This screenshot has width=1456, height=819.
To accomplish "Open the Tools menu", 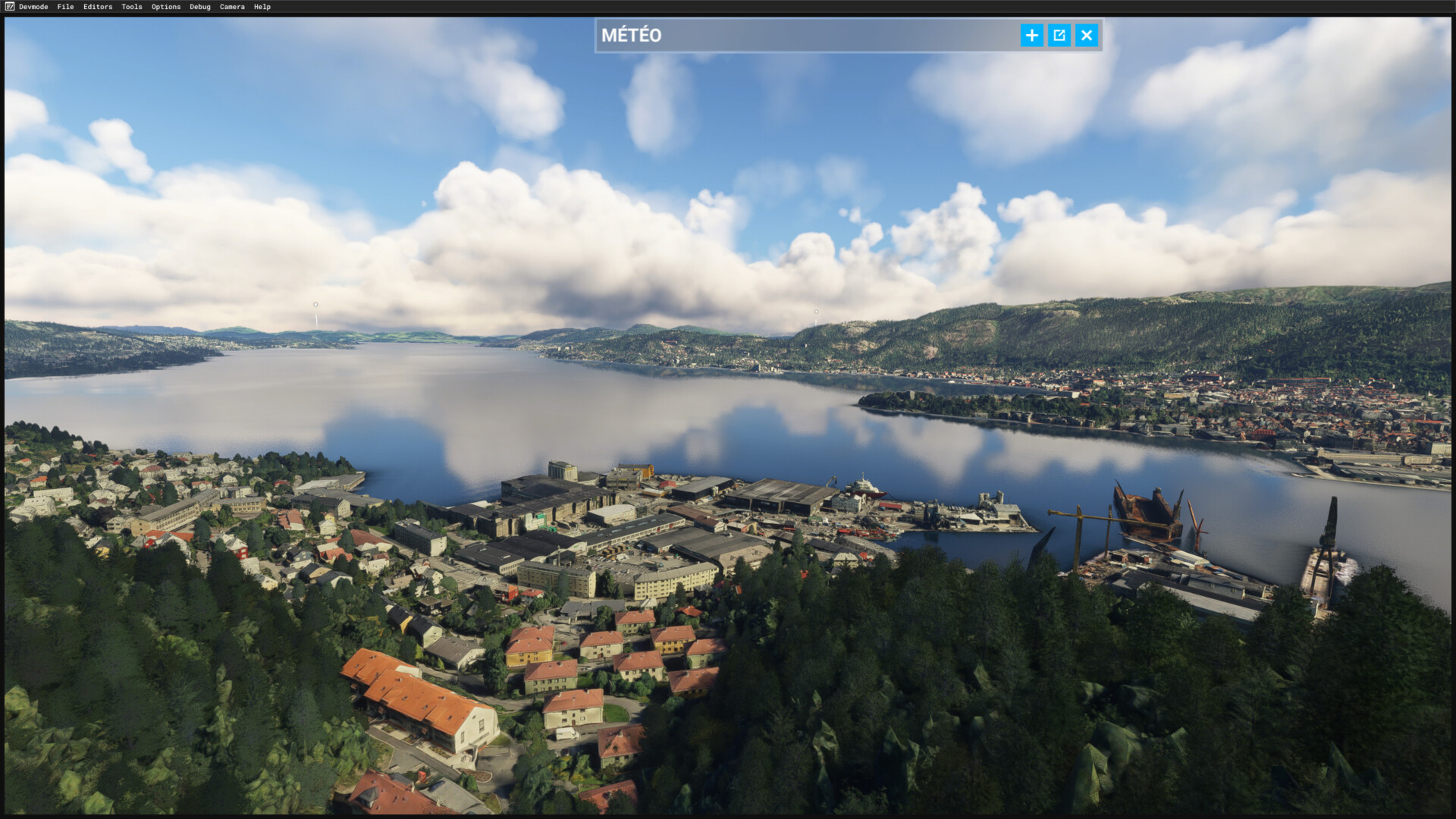I will (132, 7).
